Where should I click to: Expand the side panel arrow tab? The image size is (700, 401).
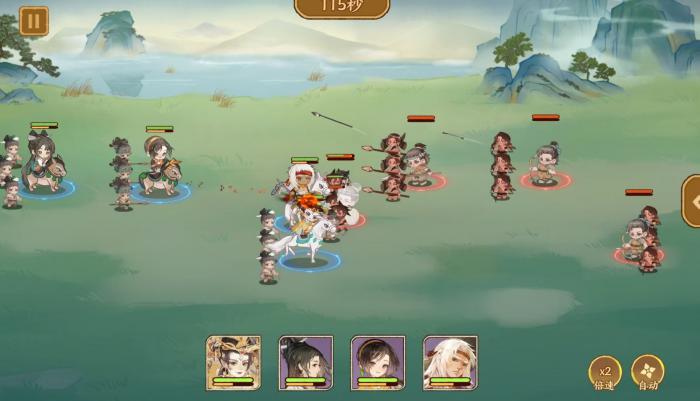point(692,202)
